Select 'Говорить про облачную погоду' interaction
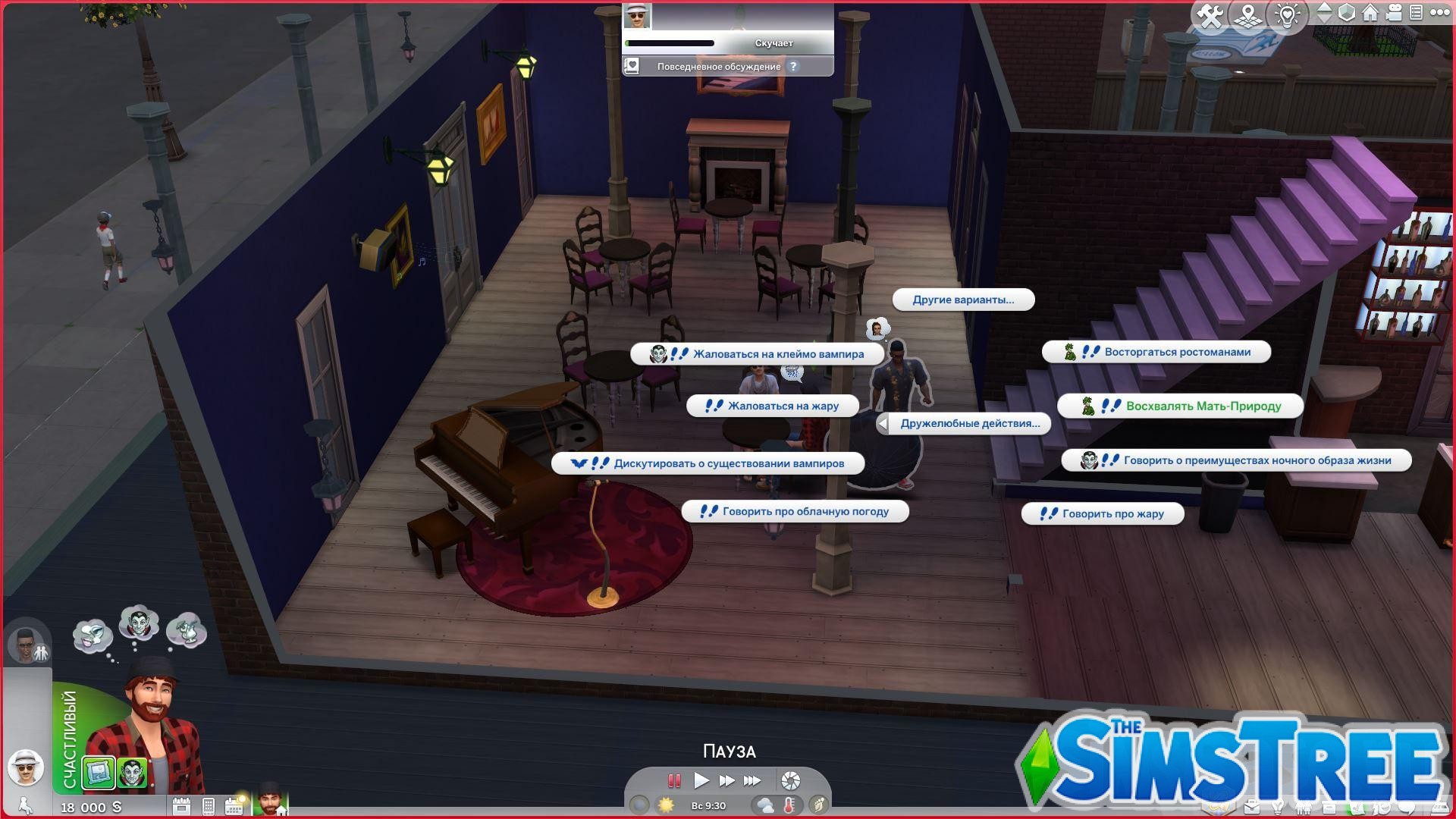 (x=795, y=511)
